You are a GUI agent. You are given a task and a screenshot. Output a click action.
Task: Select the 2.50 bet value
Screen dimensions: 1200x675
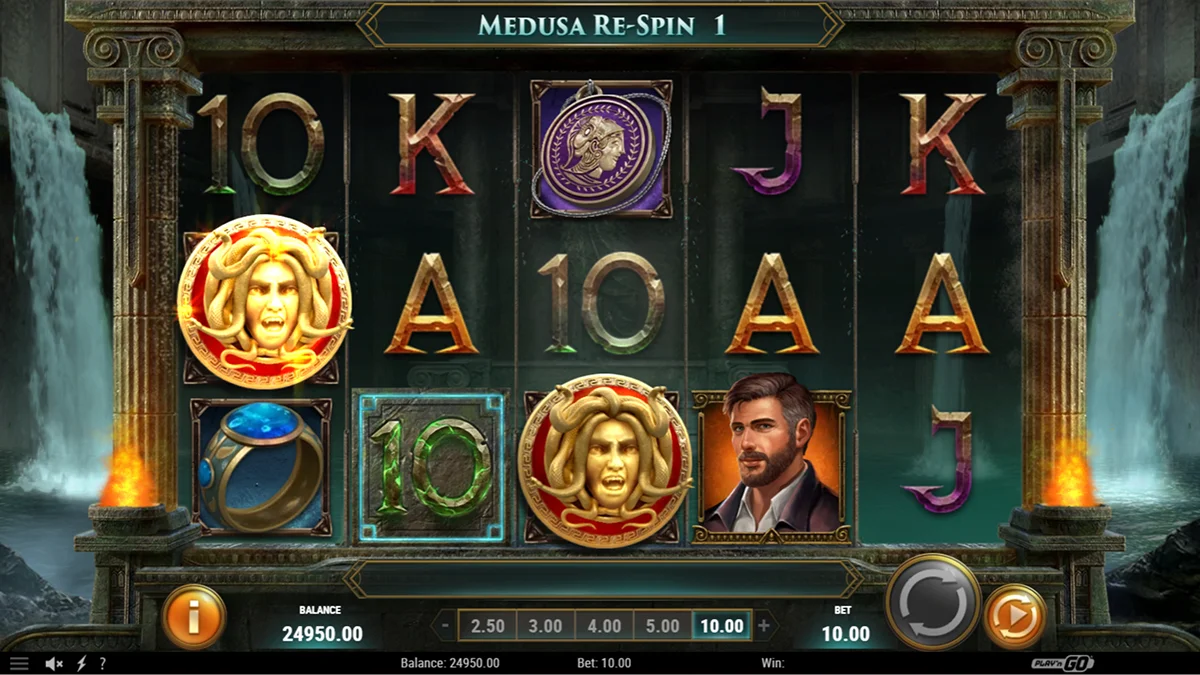[488, 627]
